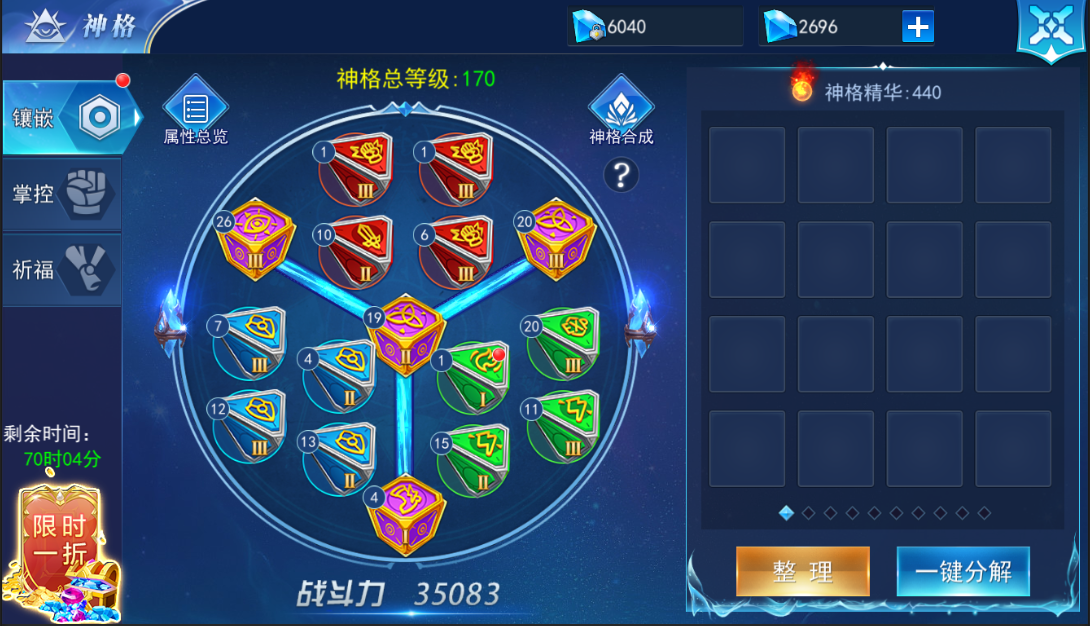Select the 祈福 tab

point(62,269)
